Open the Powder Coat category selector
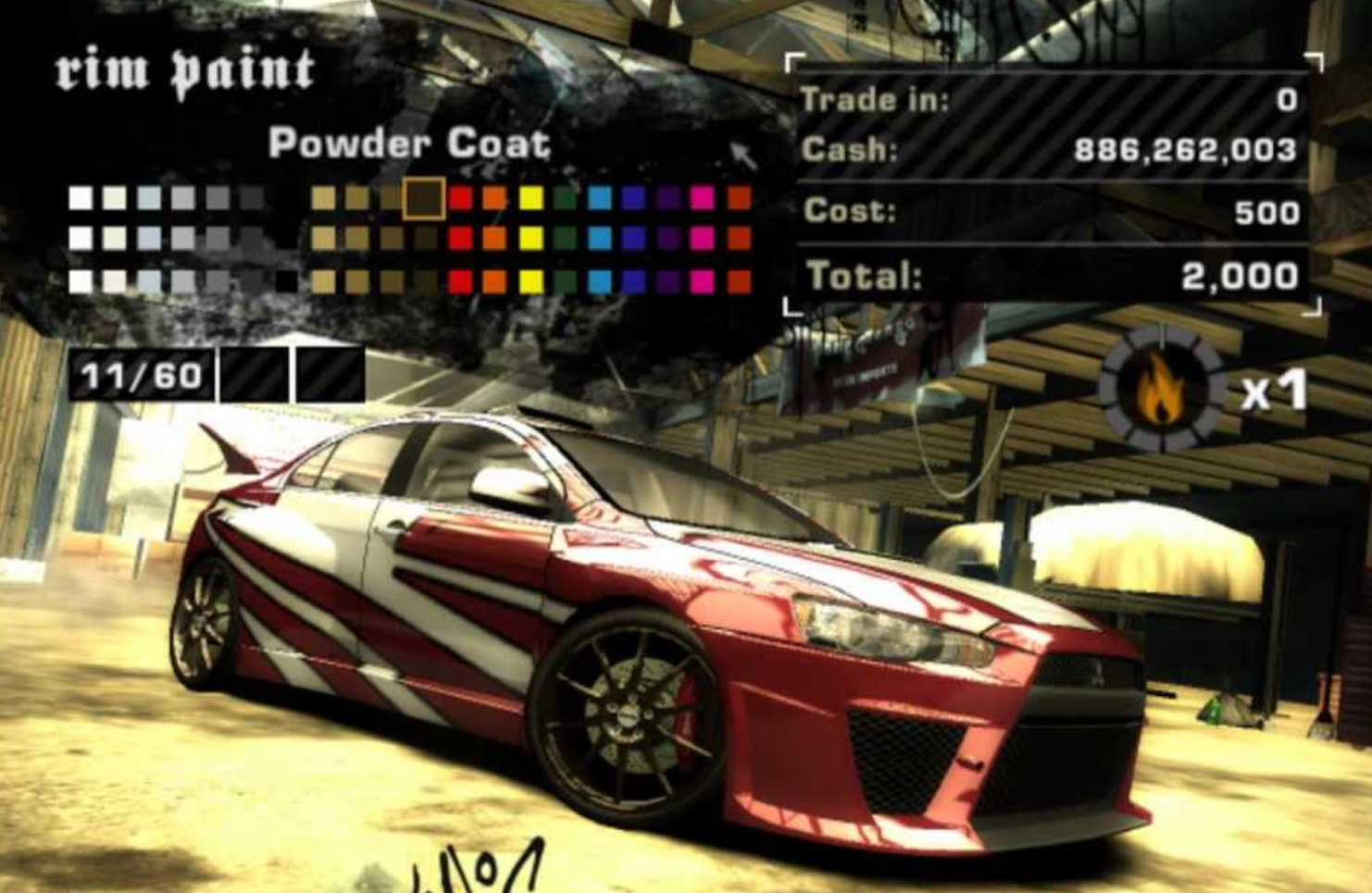This screenshot has height=893, width=1372. click(x=410, y=143)
